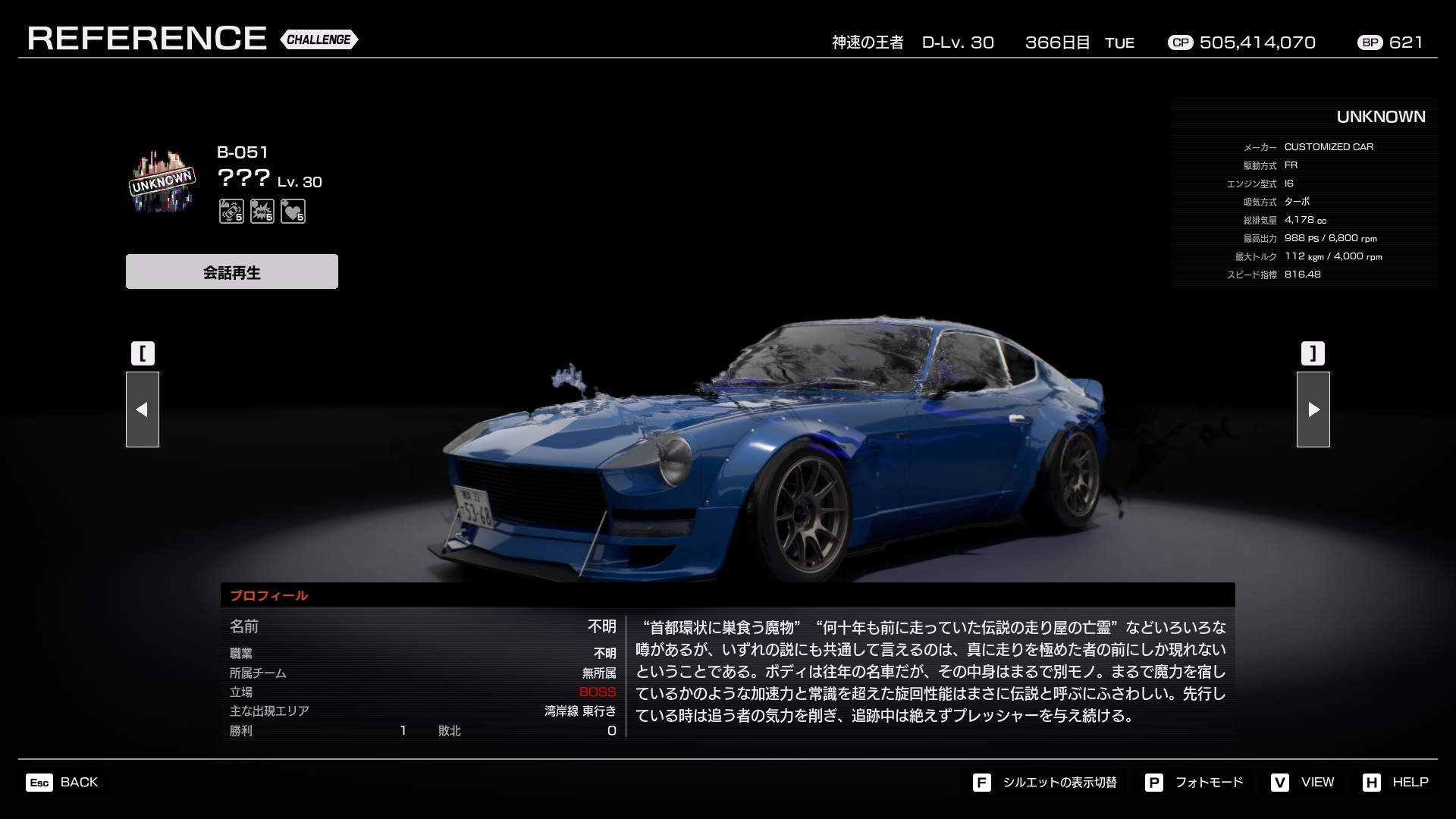
Task: Open the HELP screen
Action: pos(1395,782)
